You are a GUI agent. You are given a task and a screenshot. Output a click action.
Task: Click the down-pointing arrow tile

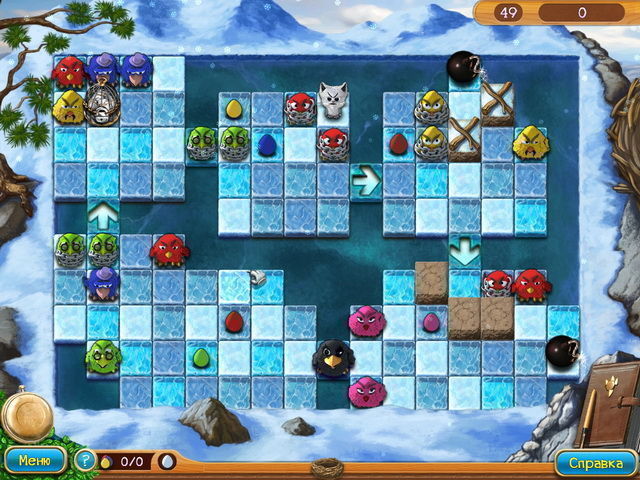tap(463, 248)
